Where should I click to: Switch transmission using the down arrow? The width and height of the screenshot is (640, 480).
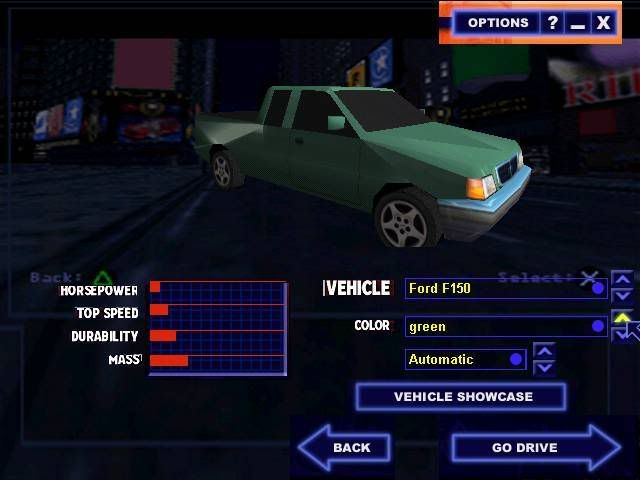[544, 367]
